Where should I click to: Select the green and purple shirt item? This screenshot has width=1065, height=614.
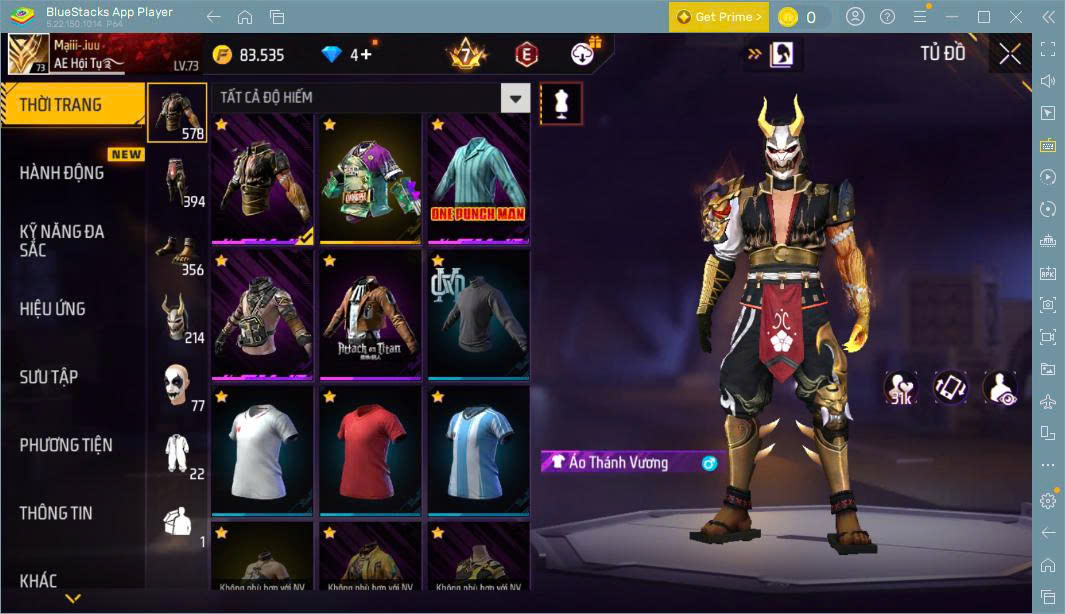click(370, 177)
